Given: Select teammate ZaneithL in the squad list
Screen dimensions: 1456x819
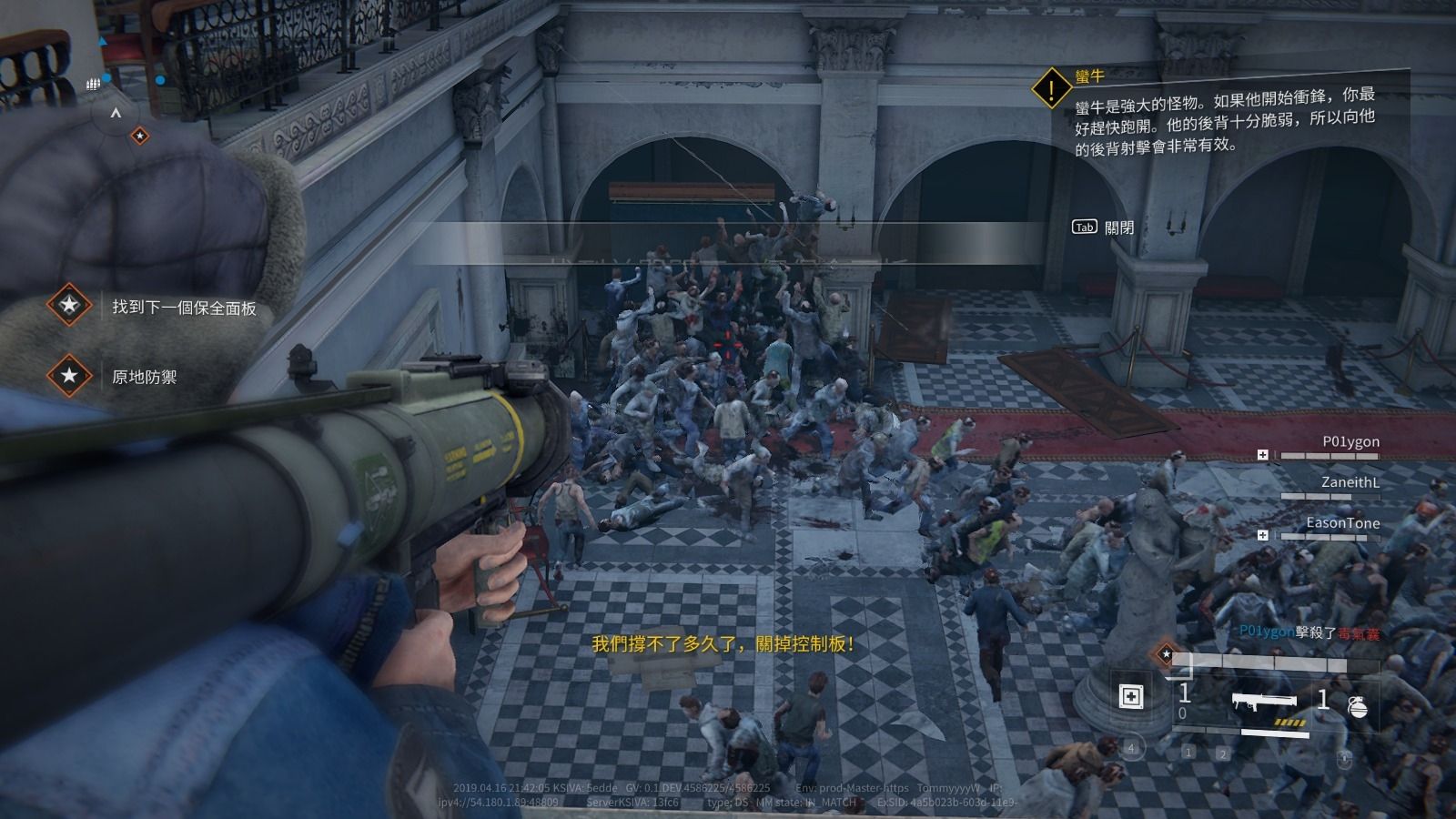Looking at the screenshot, I should 1350,483.
